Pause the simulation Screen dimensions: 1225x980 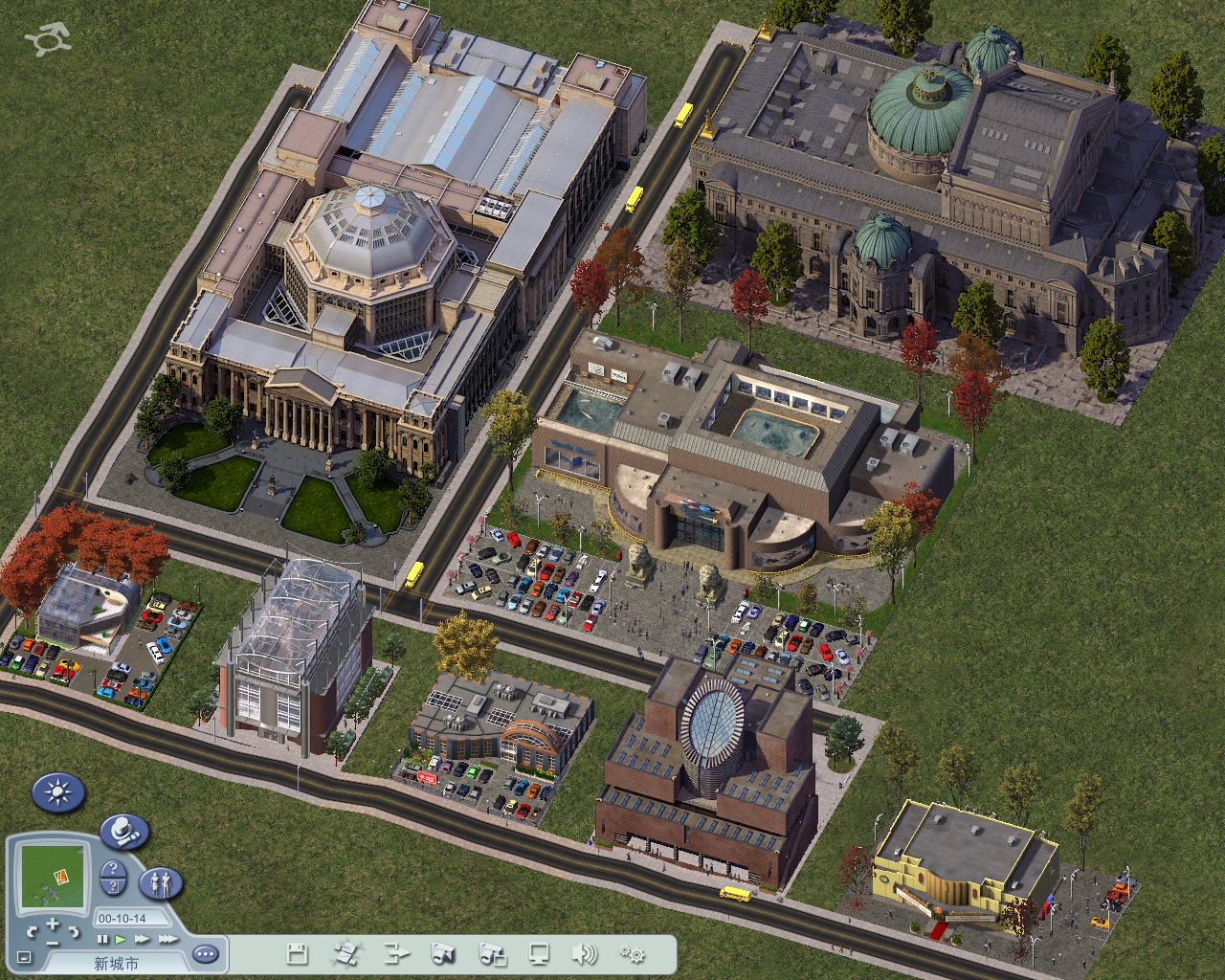(x=102, y=940)
